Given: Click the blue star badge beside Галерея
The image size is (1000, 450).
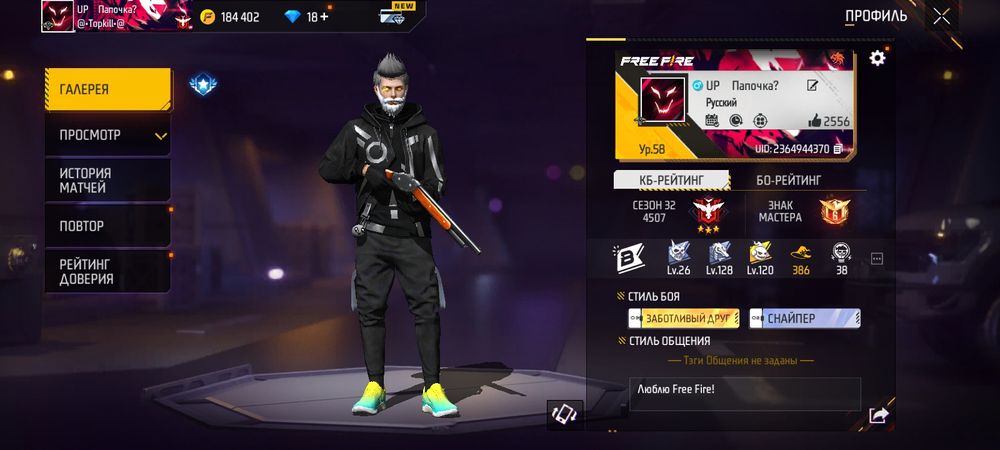Looking at the screenshot, I should click(x=203, y=86).
